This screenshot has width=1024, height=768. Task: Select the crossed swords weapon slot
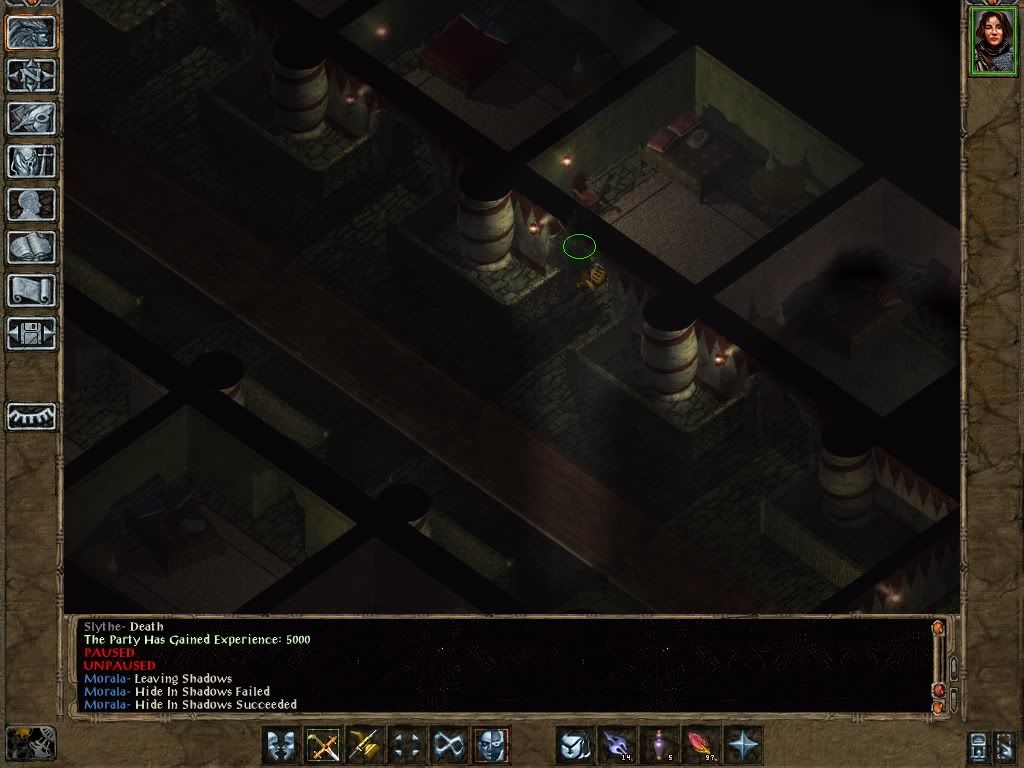click(x=323, y=745)
